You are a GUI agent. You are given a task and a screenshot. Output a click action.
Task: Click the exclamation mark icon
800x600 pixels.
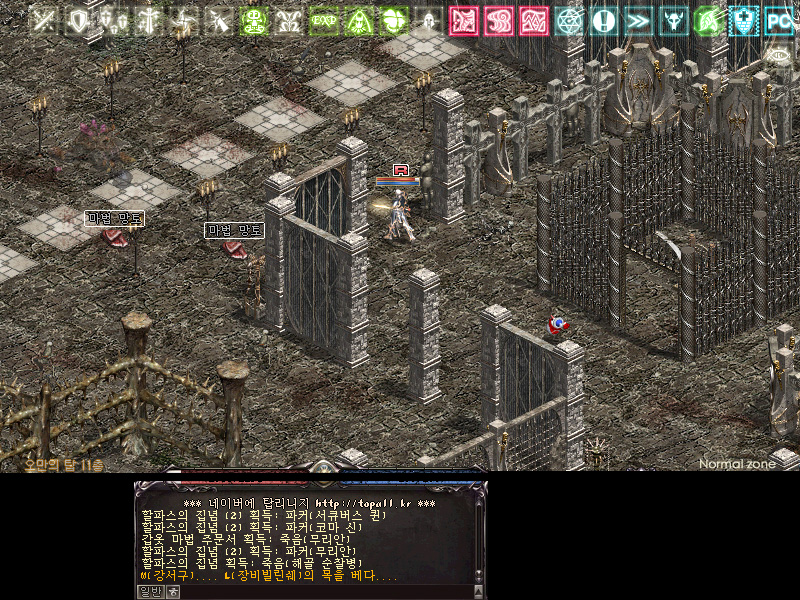(x=604, y=20)
